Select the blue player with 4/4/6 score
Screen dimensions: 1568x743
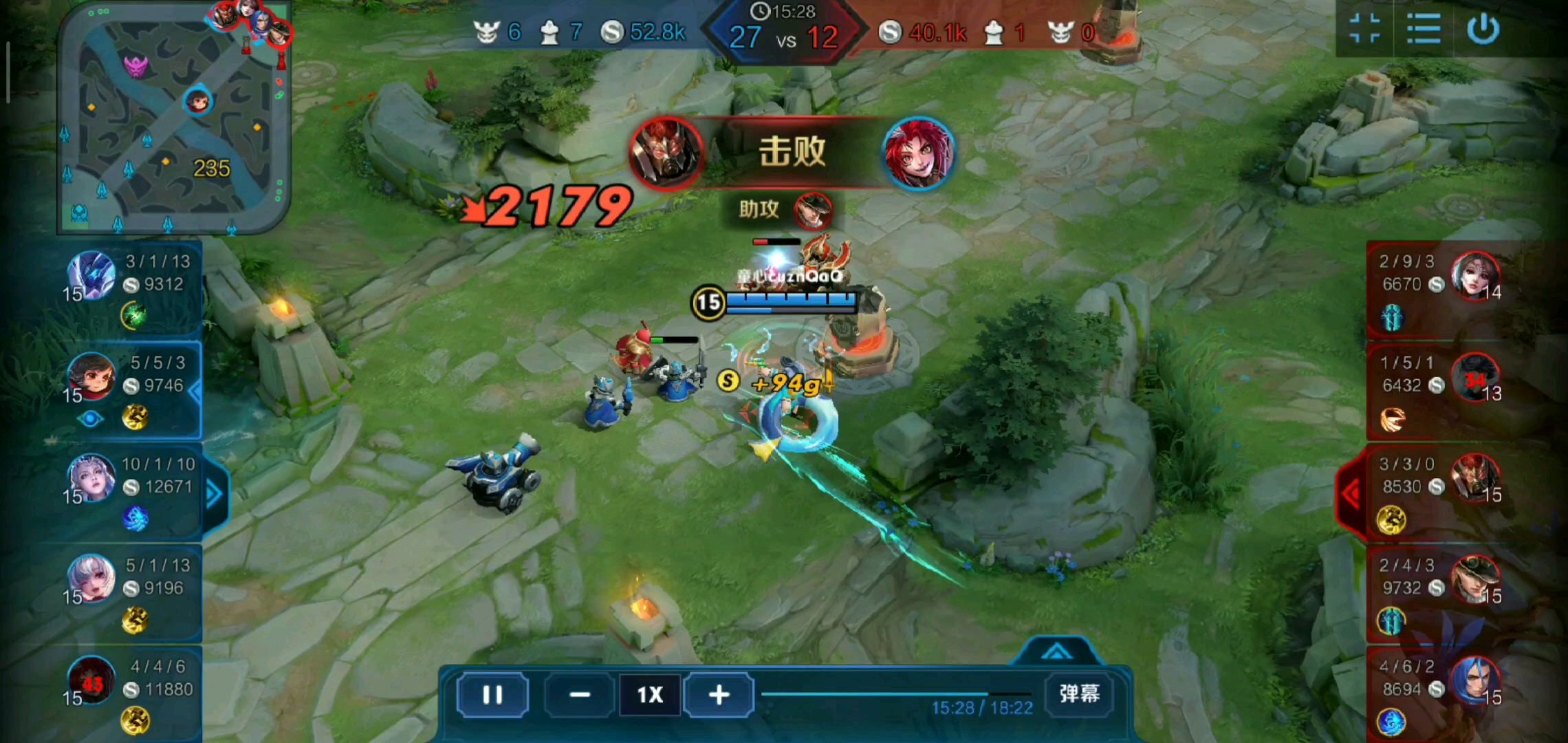coord(91,680)
